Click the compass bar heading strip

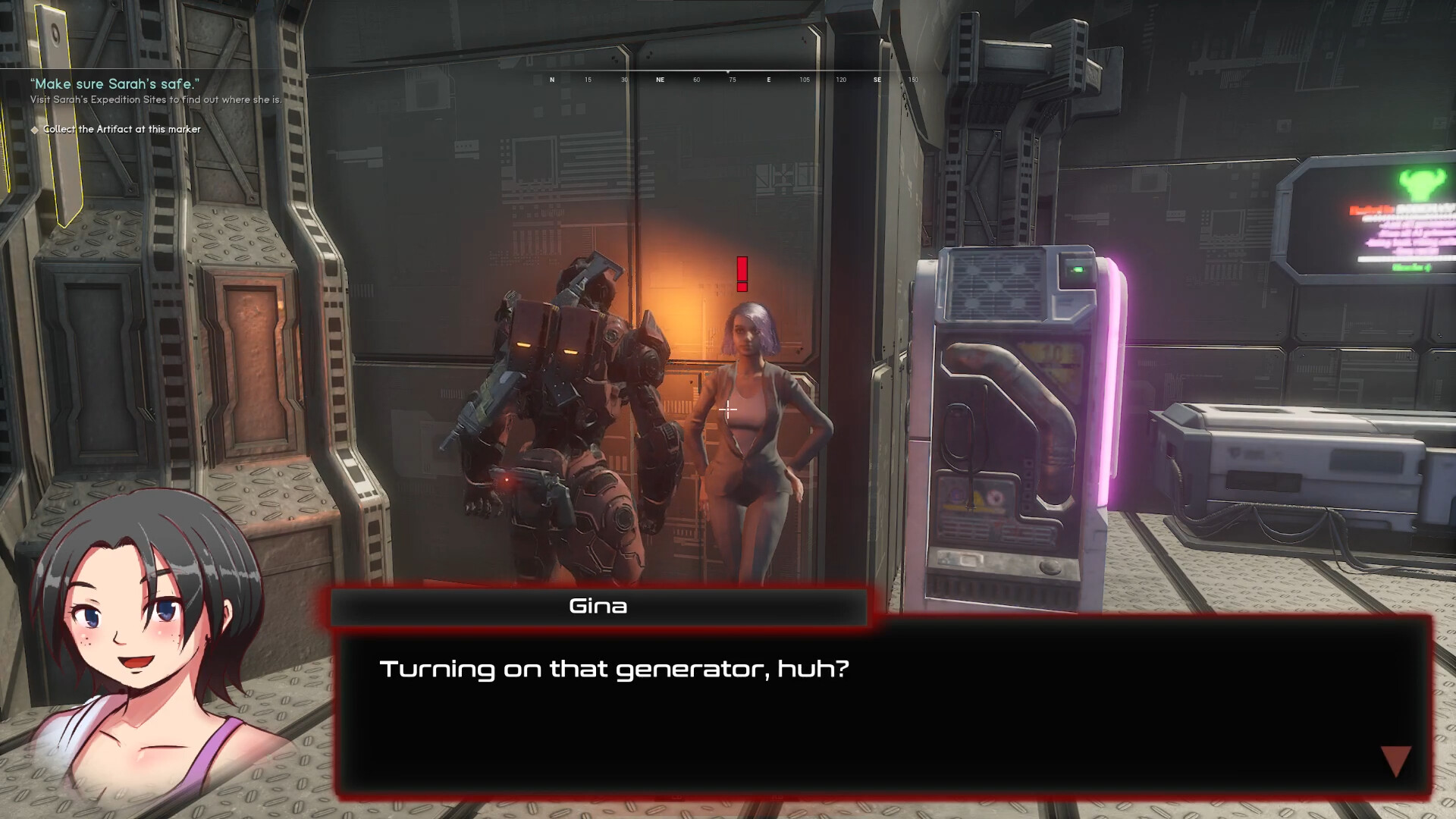coord(732,79)
